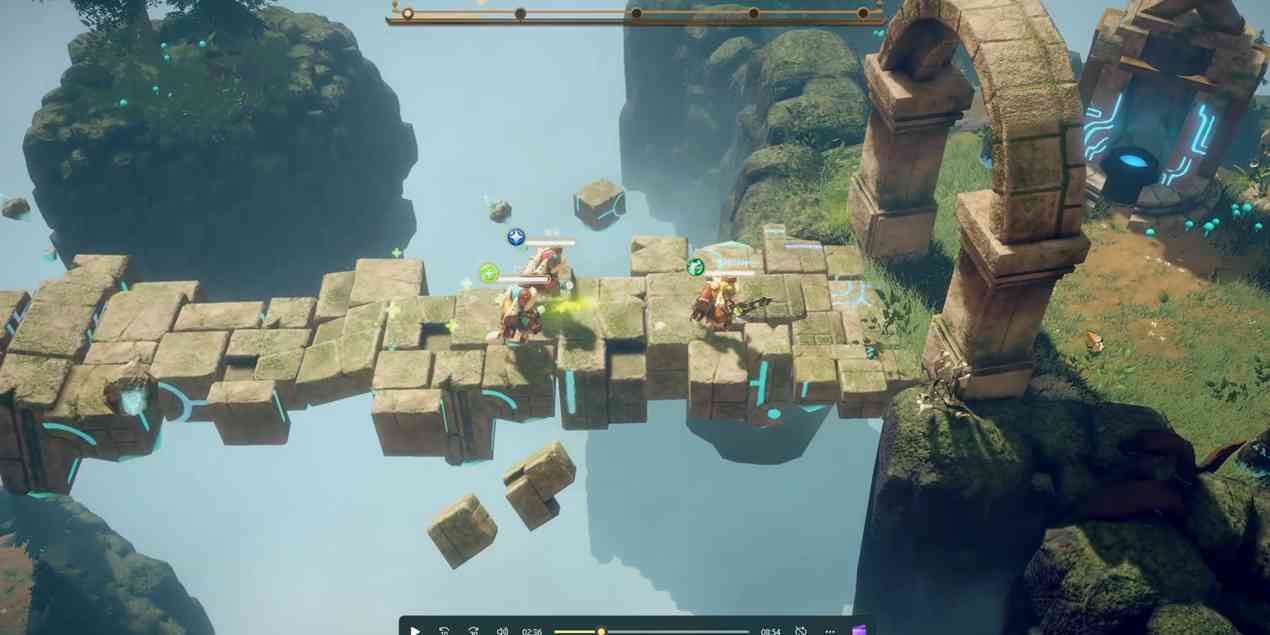
Task: Resume the video with the play button
Action: 415,630
